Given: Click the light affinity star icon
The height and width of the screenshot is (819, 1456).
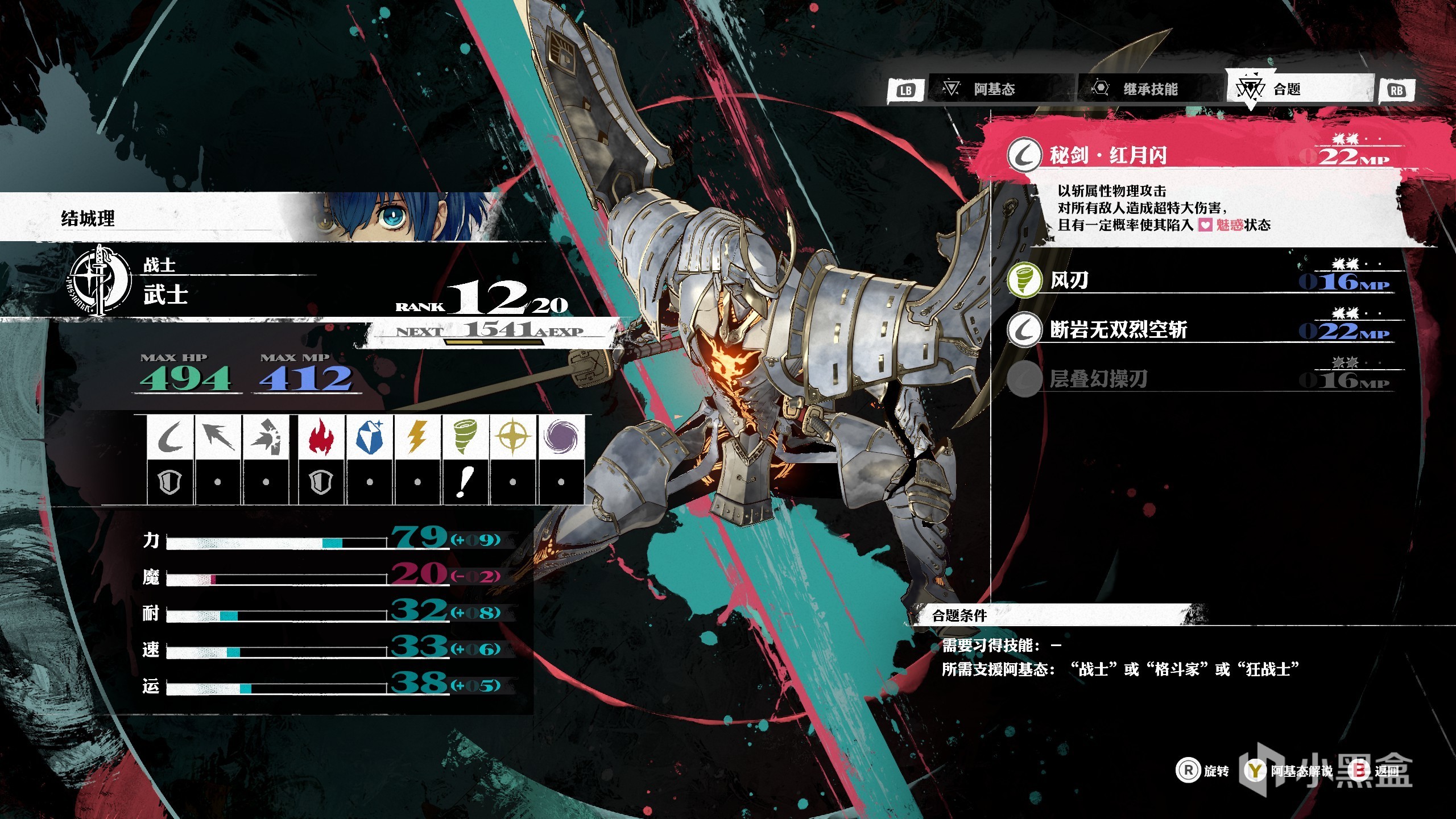Looking at the screenshot, I should [x=513, y=437].
